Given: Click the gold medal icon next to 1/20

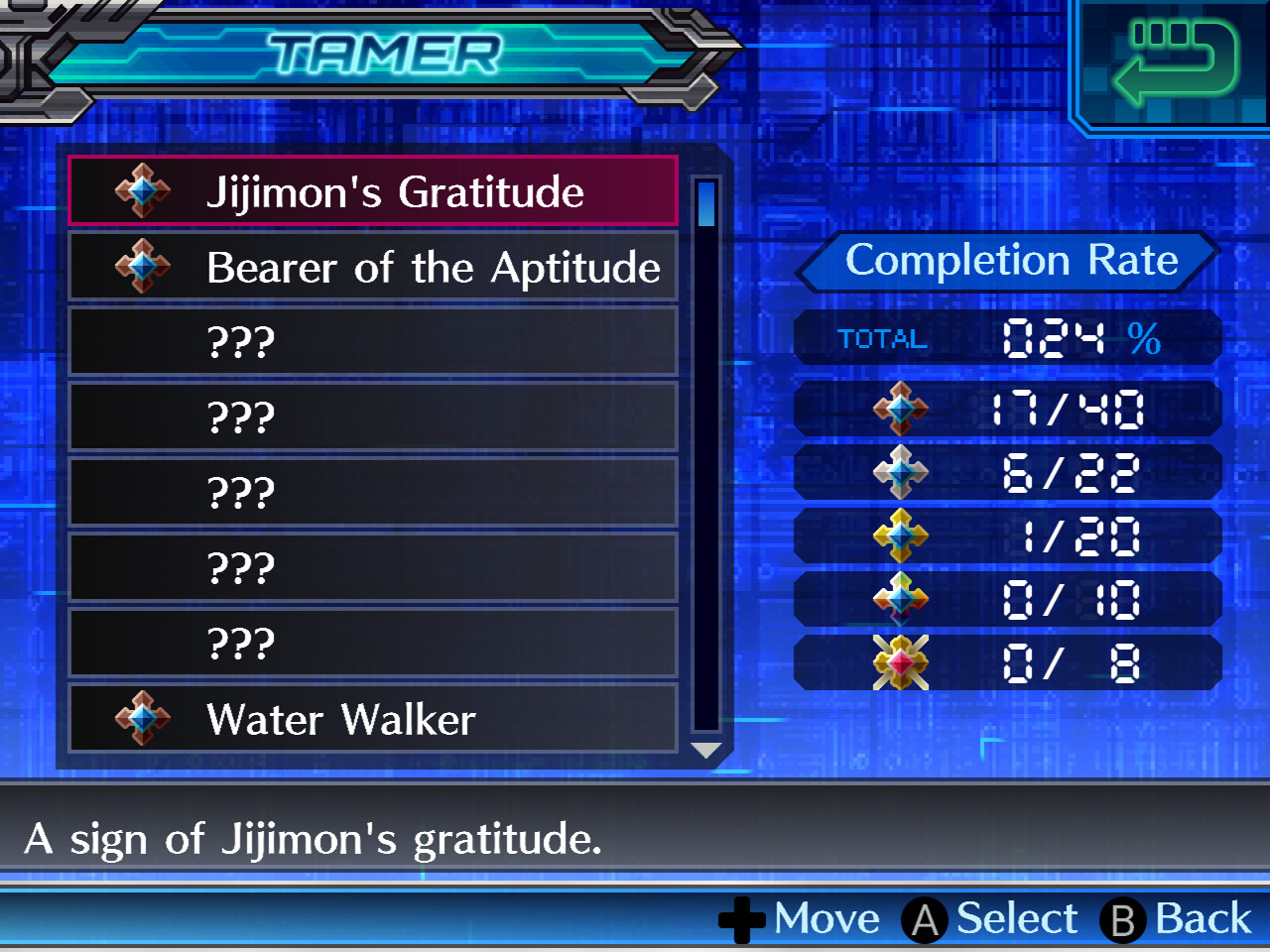Looking at the screenshot, I should [x=901, y=535].
